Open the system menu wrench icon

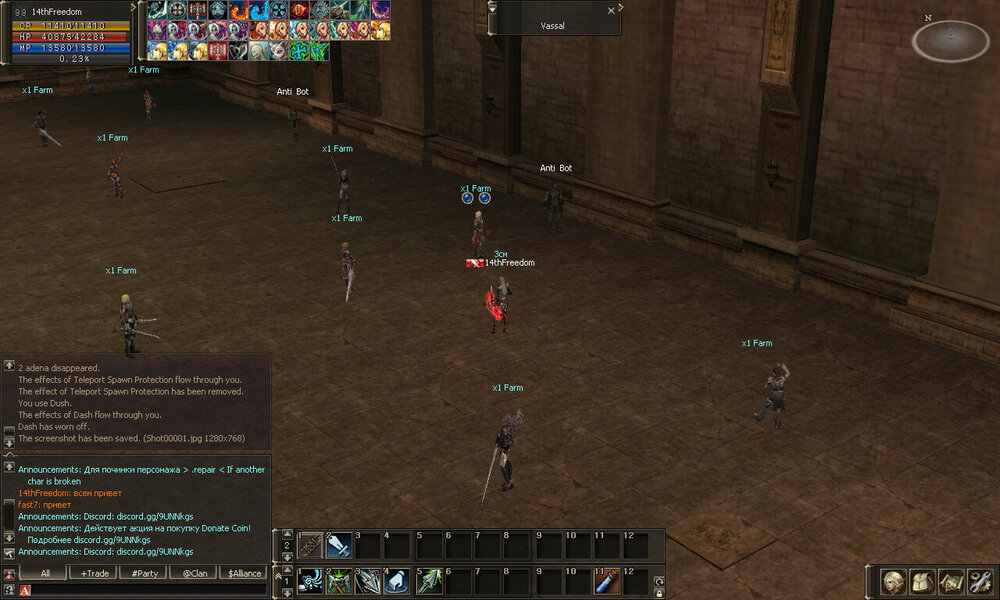pos(979,581)
